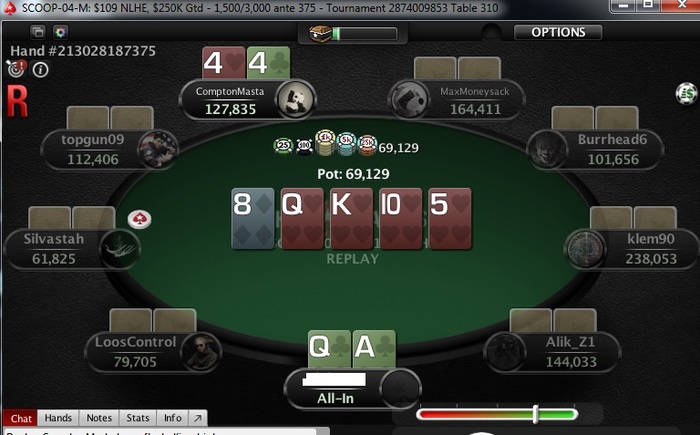Select ComptonMasta's player avatar
700x435 pixels.
pos(296,98)
